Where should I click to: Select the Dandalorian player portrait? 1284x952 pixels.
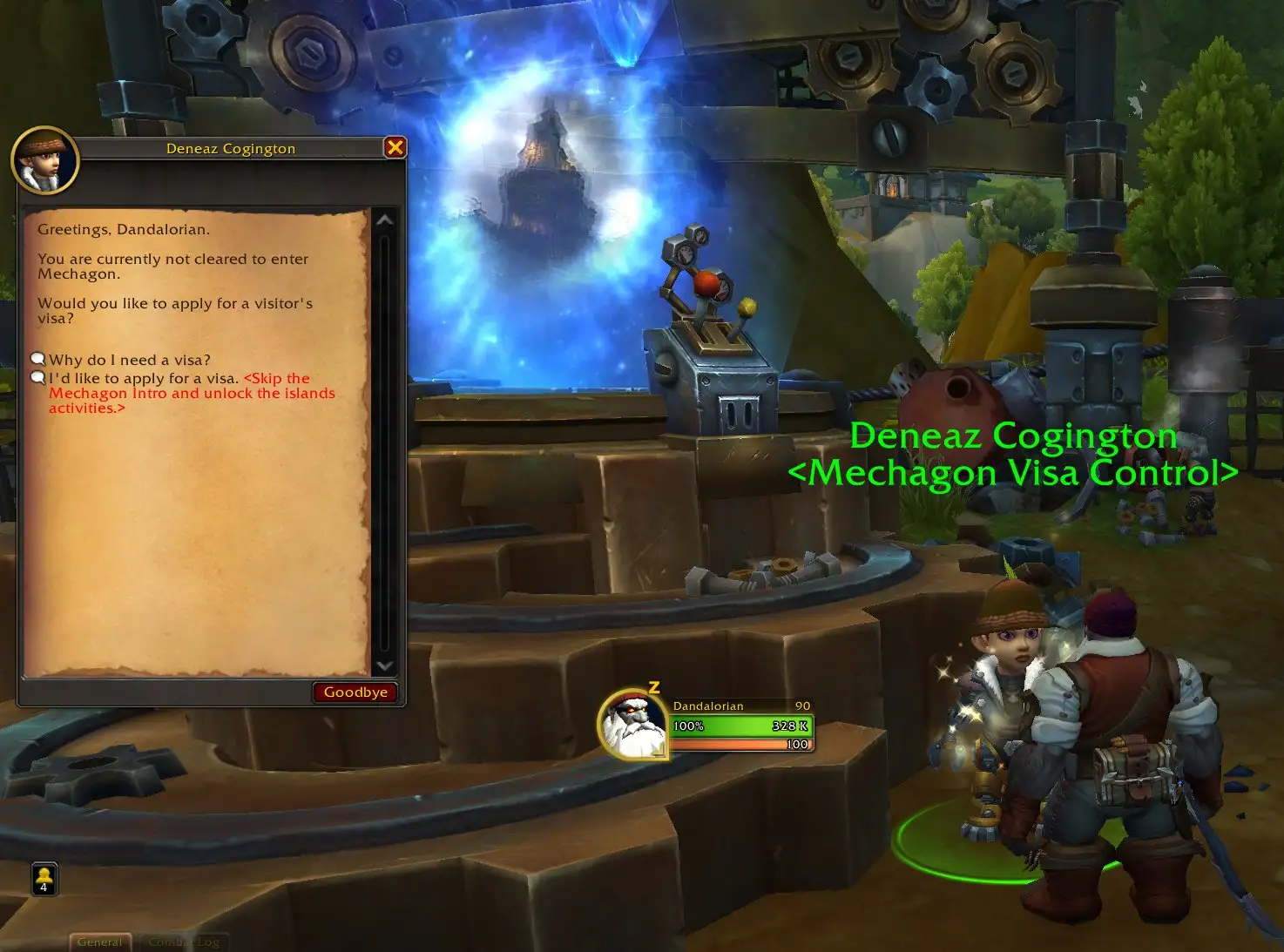point(632,725)
